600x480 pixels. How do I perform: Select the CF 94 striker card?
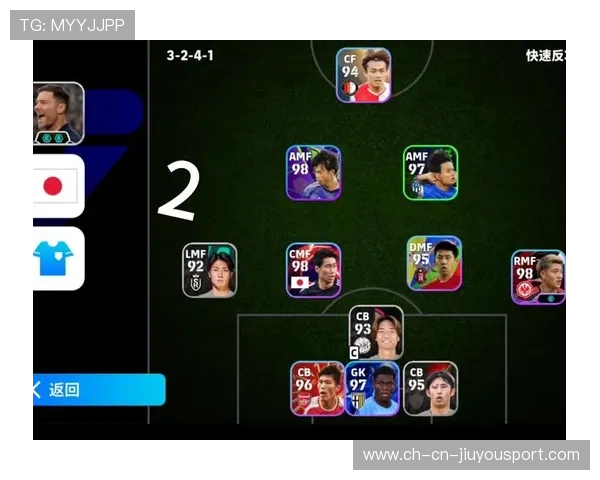[x=363, y=75]
